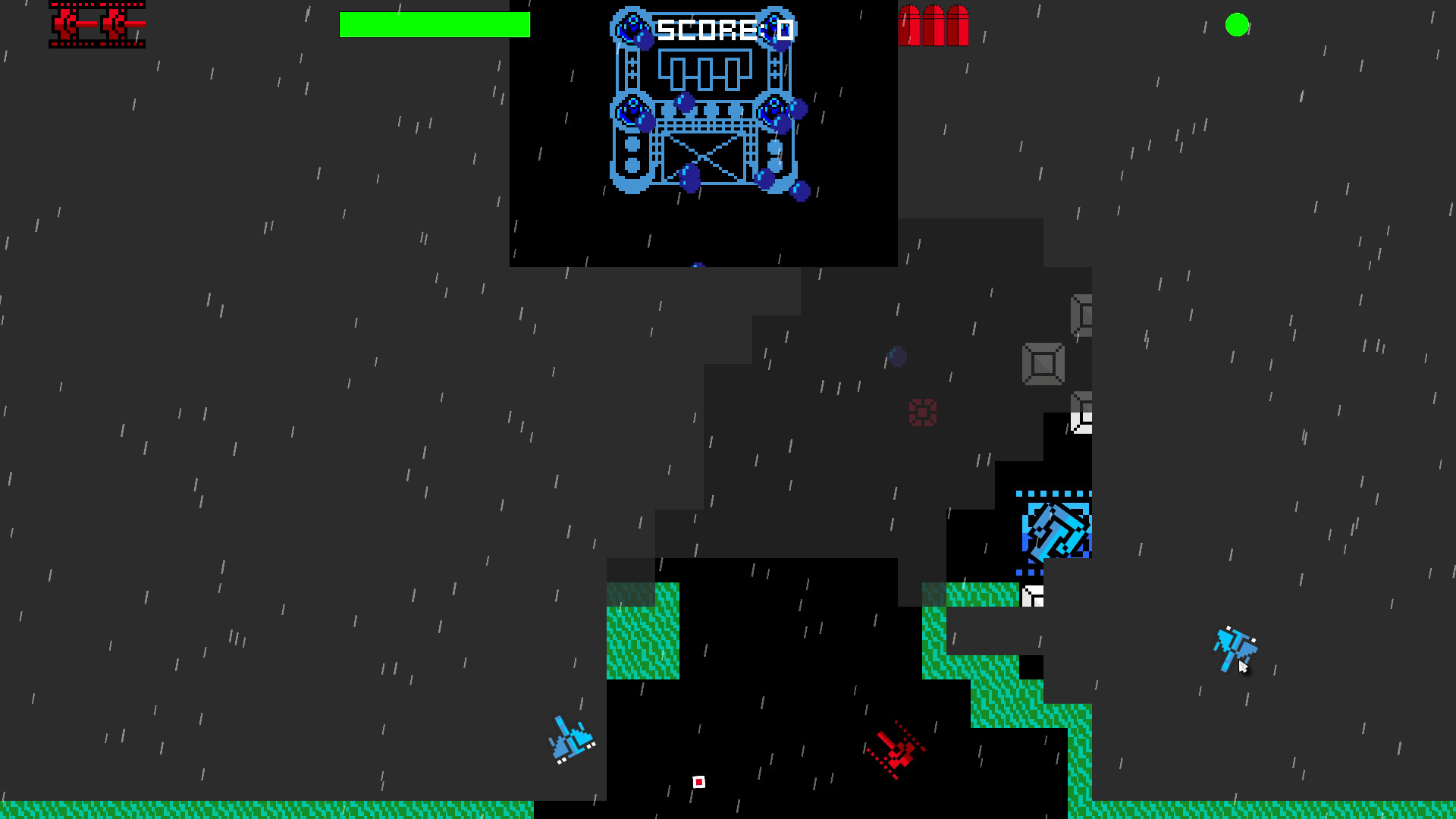This screenshot has height=819, width=1456.
Task: Click the green dot in the top-right corner
Action: (1237, 25)
